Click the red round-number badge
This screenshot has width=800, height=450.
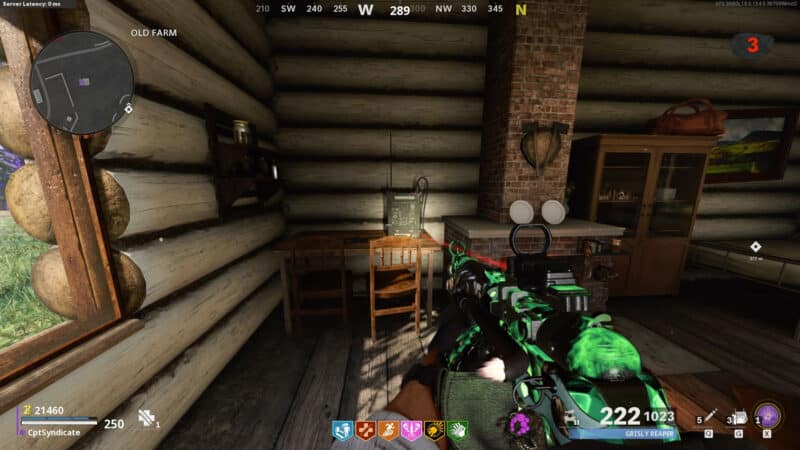(751, 45)
